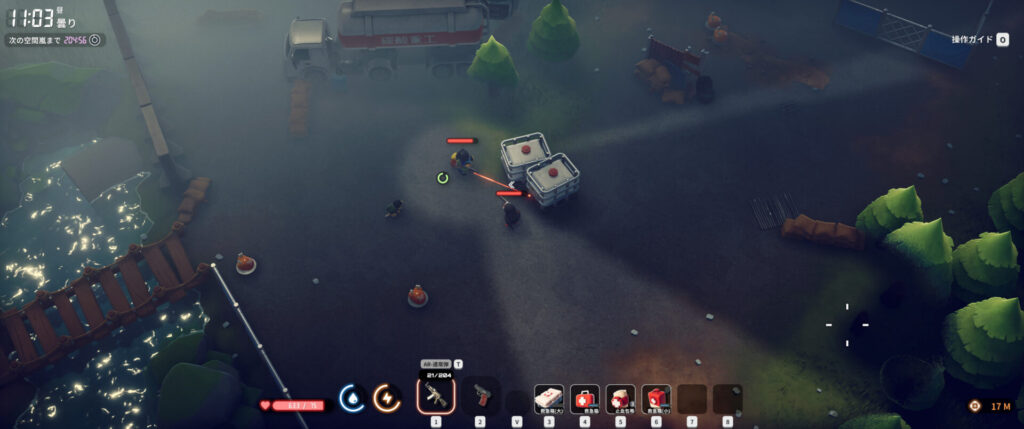Image resolution: width=1024 pixels, height=429 pixels.
Task: Use the bandage item in slot 5
Action: click(x=621, y=398)
